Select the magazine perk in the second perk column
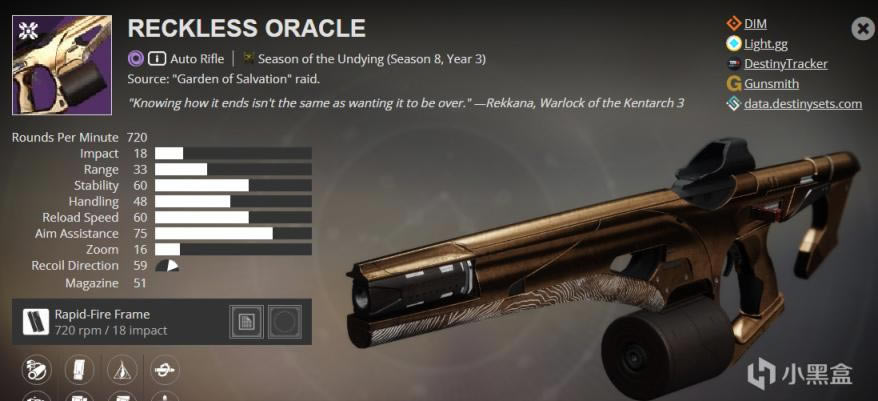The width and height of the screenshot is (878, 401). click(78, 372)
